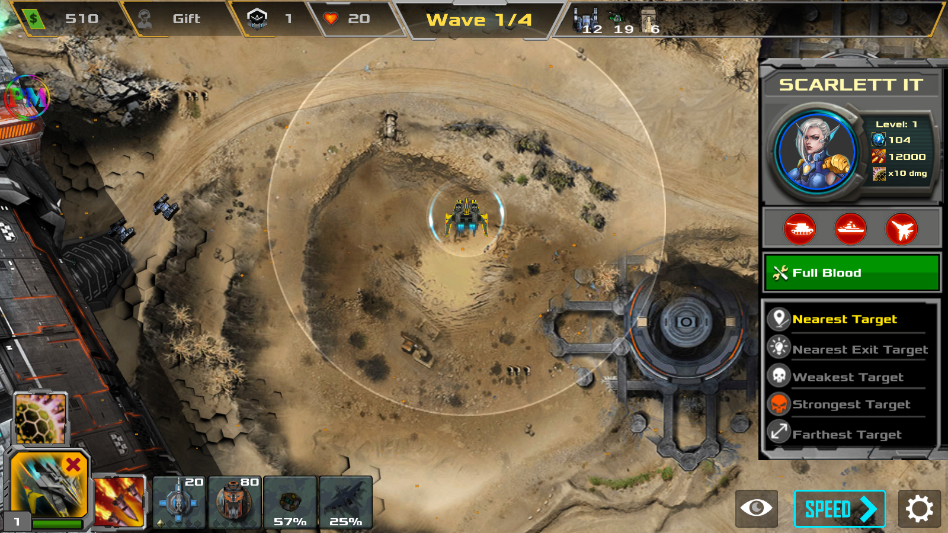This screenshot has width=948, height=533.
Task: Build the blue turret costing 20
Action: click(x=178, y=501)
